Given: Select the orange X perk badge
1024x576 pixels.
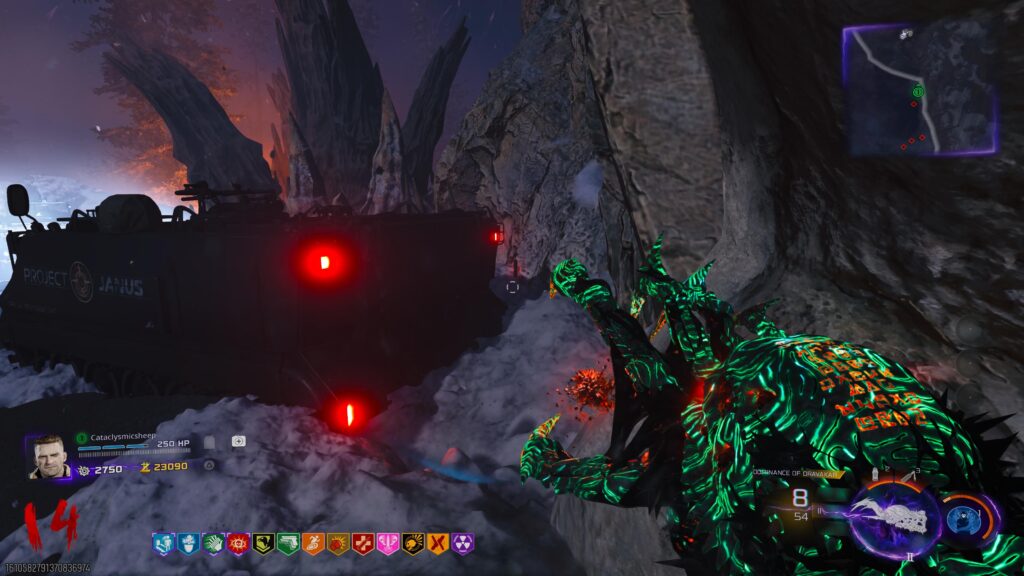Looking at the screenshot, I should [x=437, y=544].
